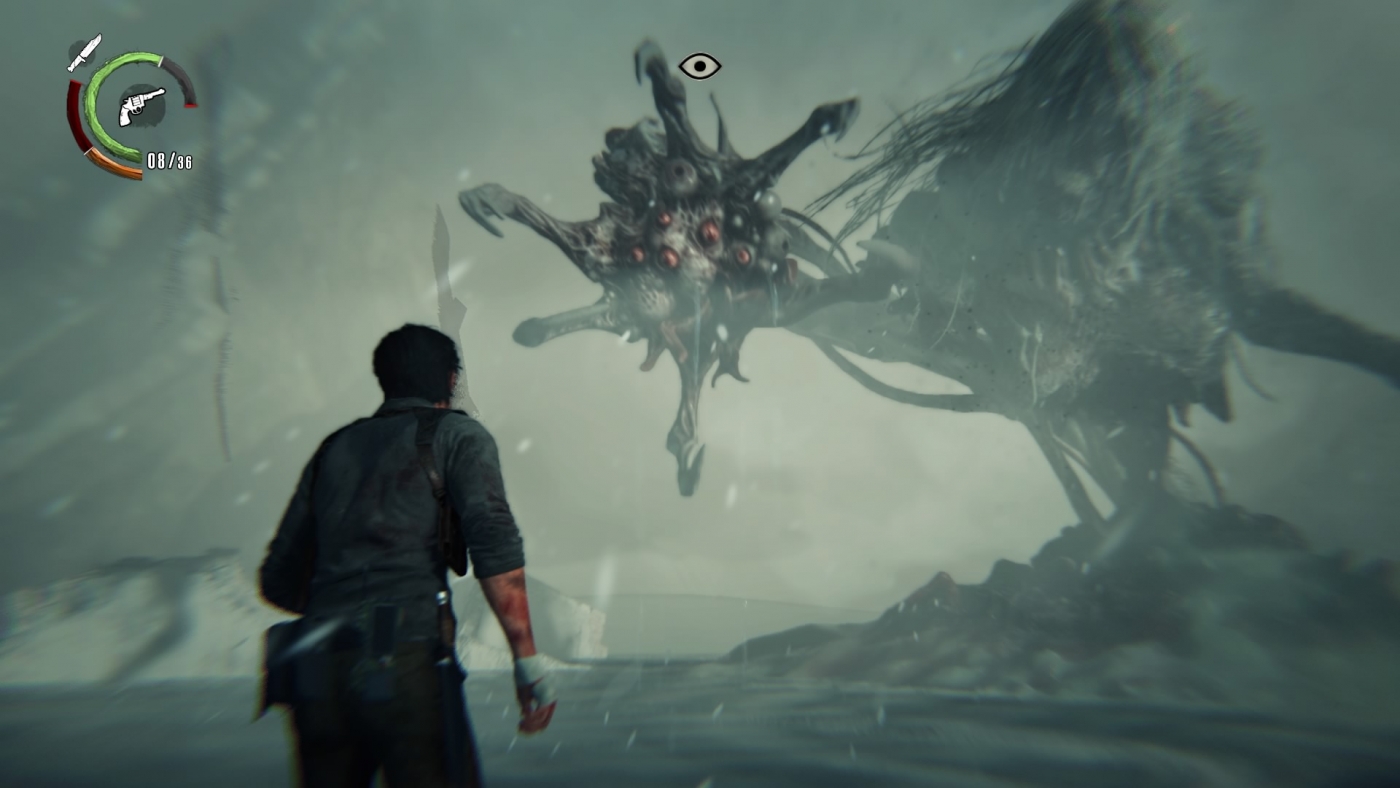Select the combat knife weapon icon

tap(85, 53)
